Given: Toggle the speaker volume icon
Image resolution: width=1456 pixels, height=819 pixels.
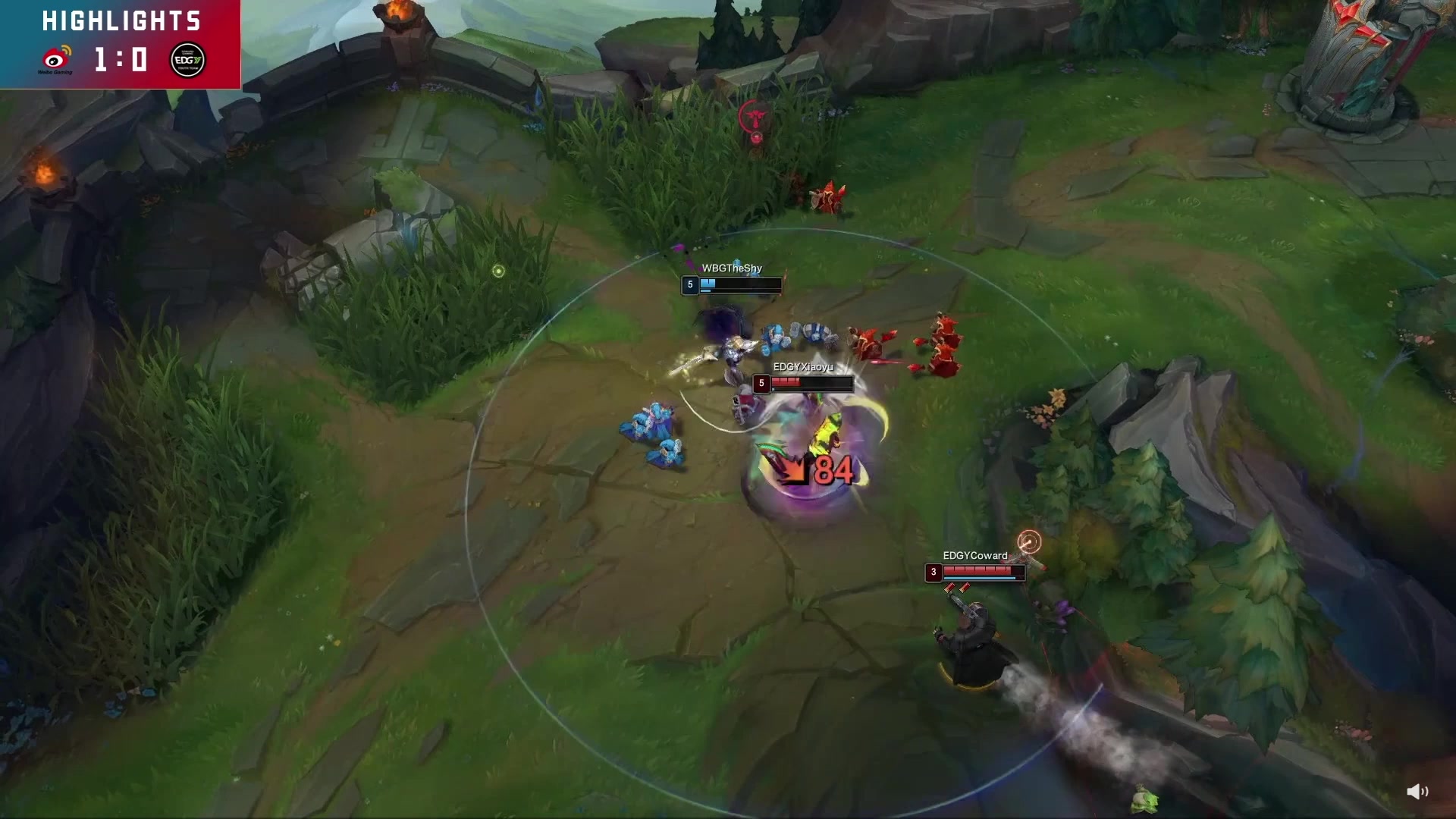Looking at the screenshot, I should [1417, 792].
